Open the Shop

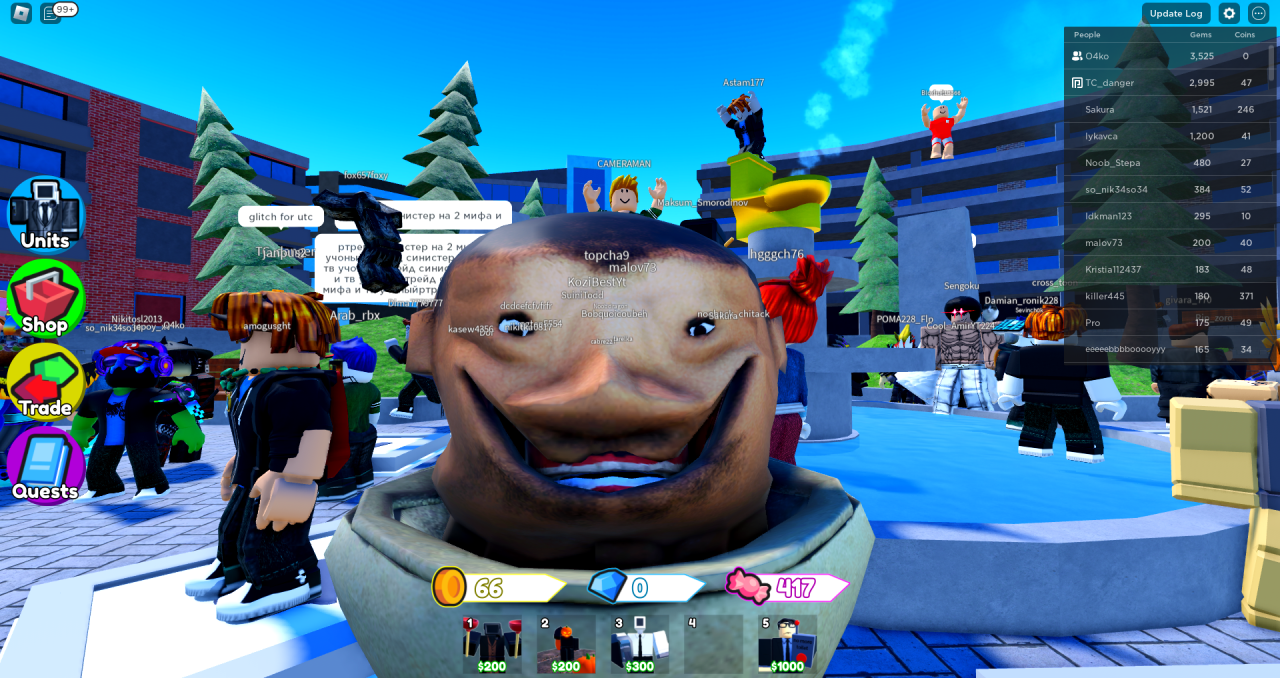point(46,298)
